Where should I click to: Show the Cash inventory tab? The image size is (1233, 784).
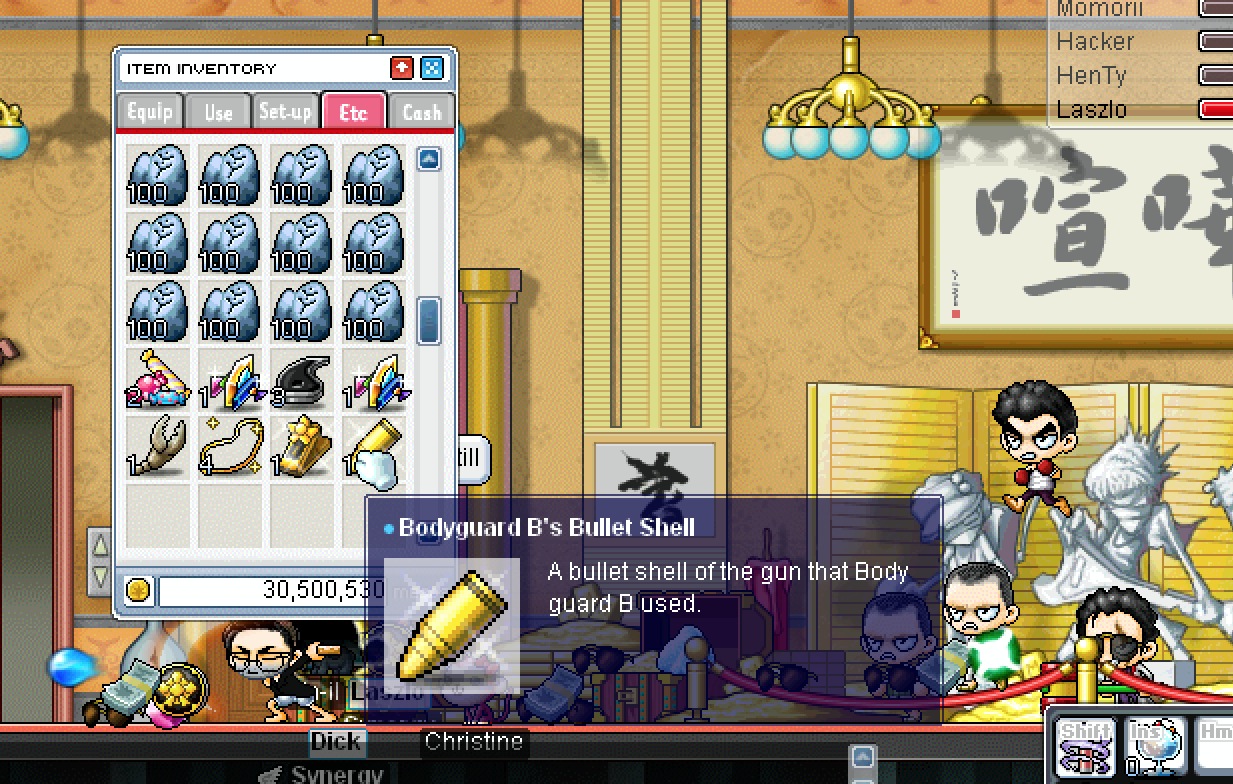[421, 112]
